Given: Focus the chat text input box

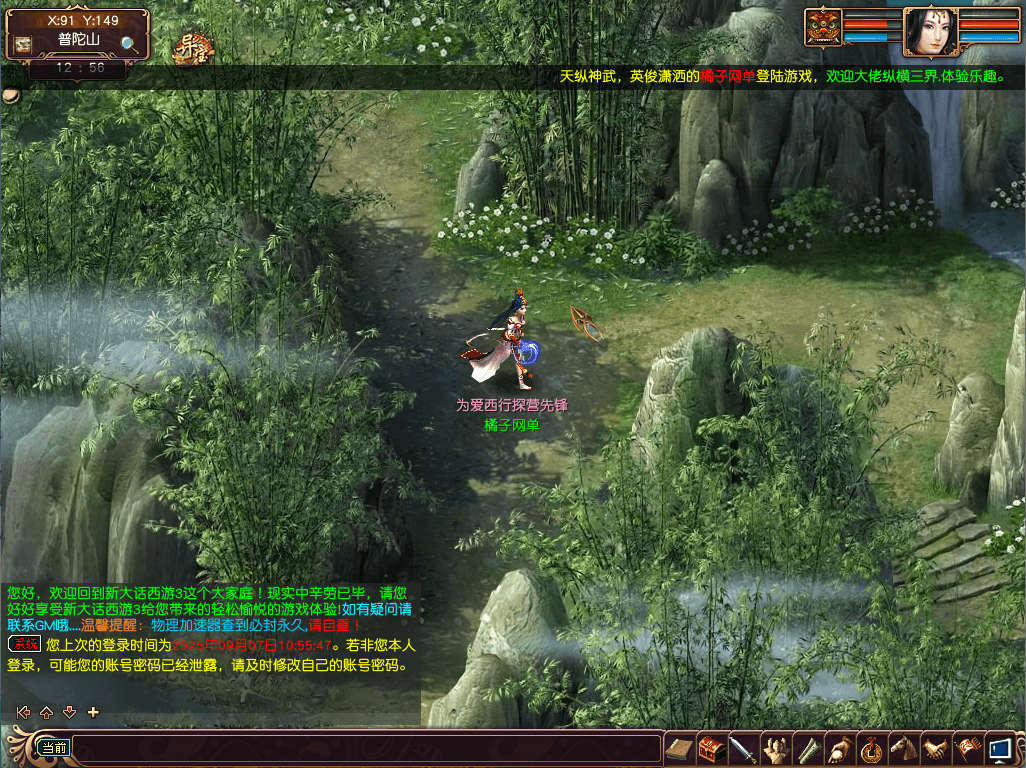Looking at the screenshot, I should pos(365,748).
